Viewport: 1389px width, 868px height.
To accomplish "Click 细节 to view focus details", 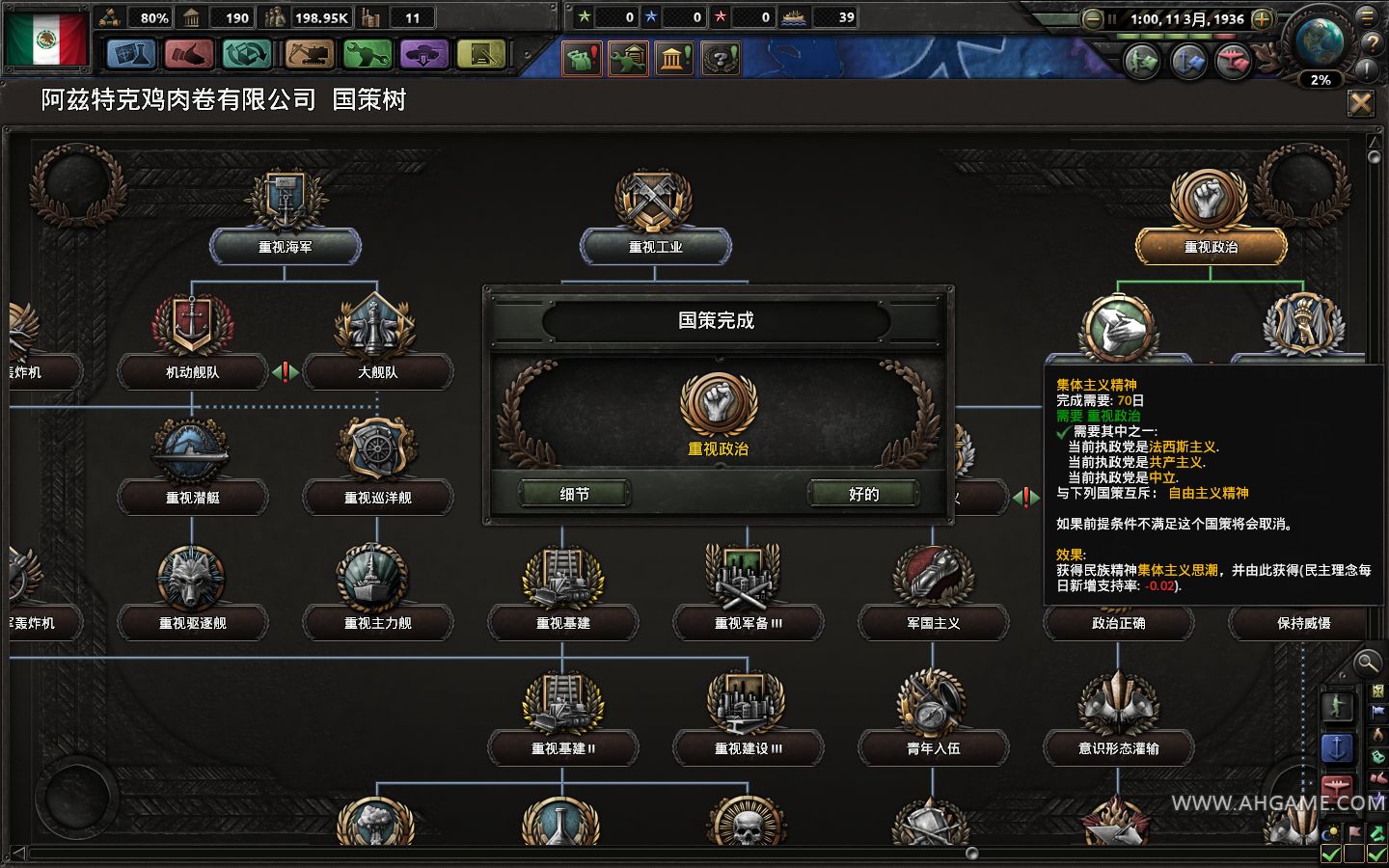I will pos(575,492).
